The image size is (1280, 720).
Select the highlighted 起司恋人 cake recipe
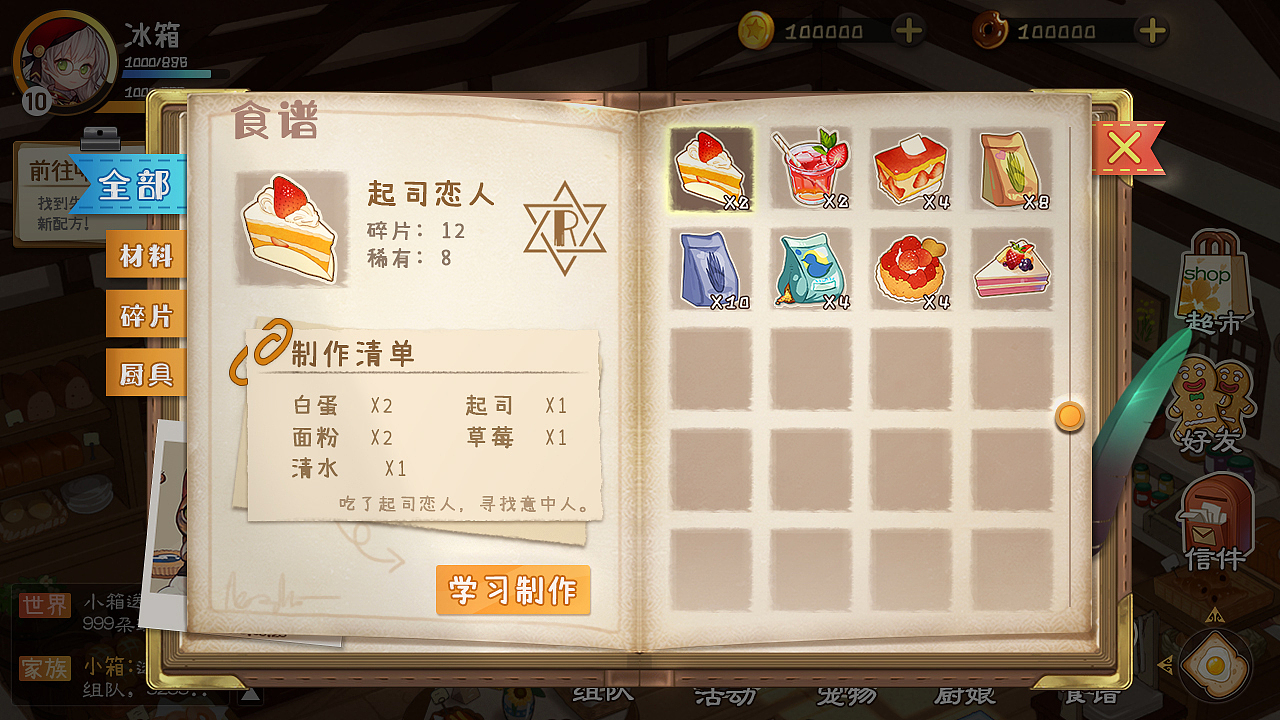click(712, 170)
